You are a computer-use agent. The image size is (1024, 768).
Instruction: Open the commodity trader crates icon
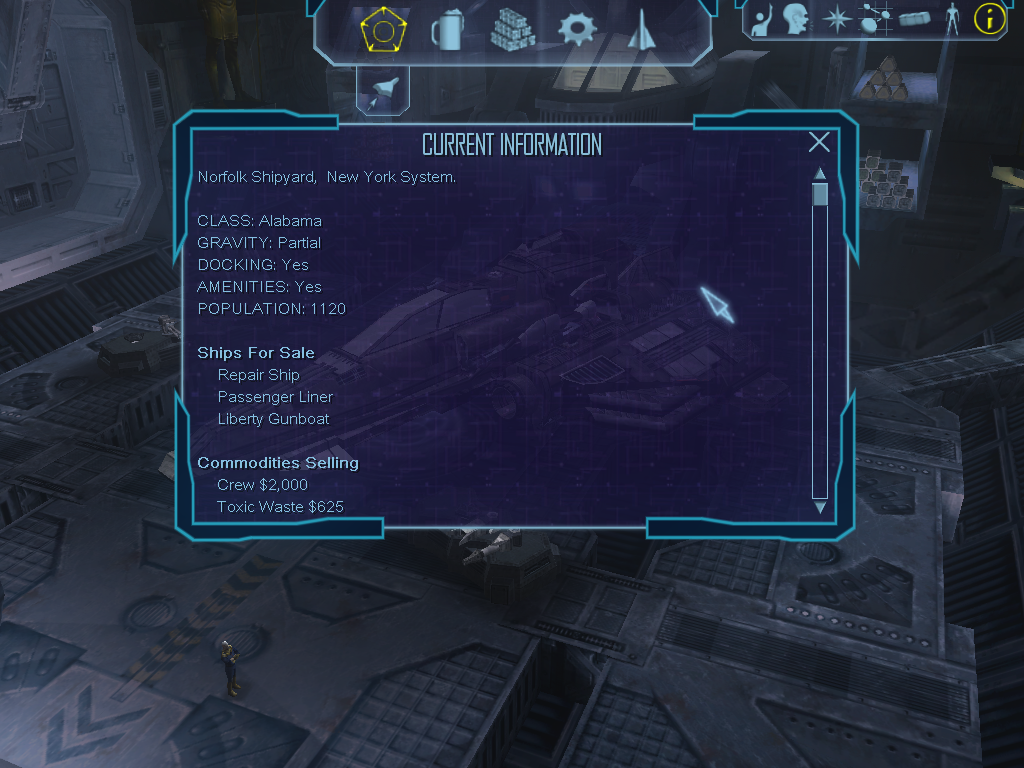tap(513, 30)
